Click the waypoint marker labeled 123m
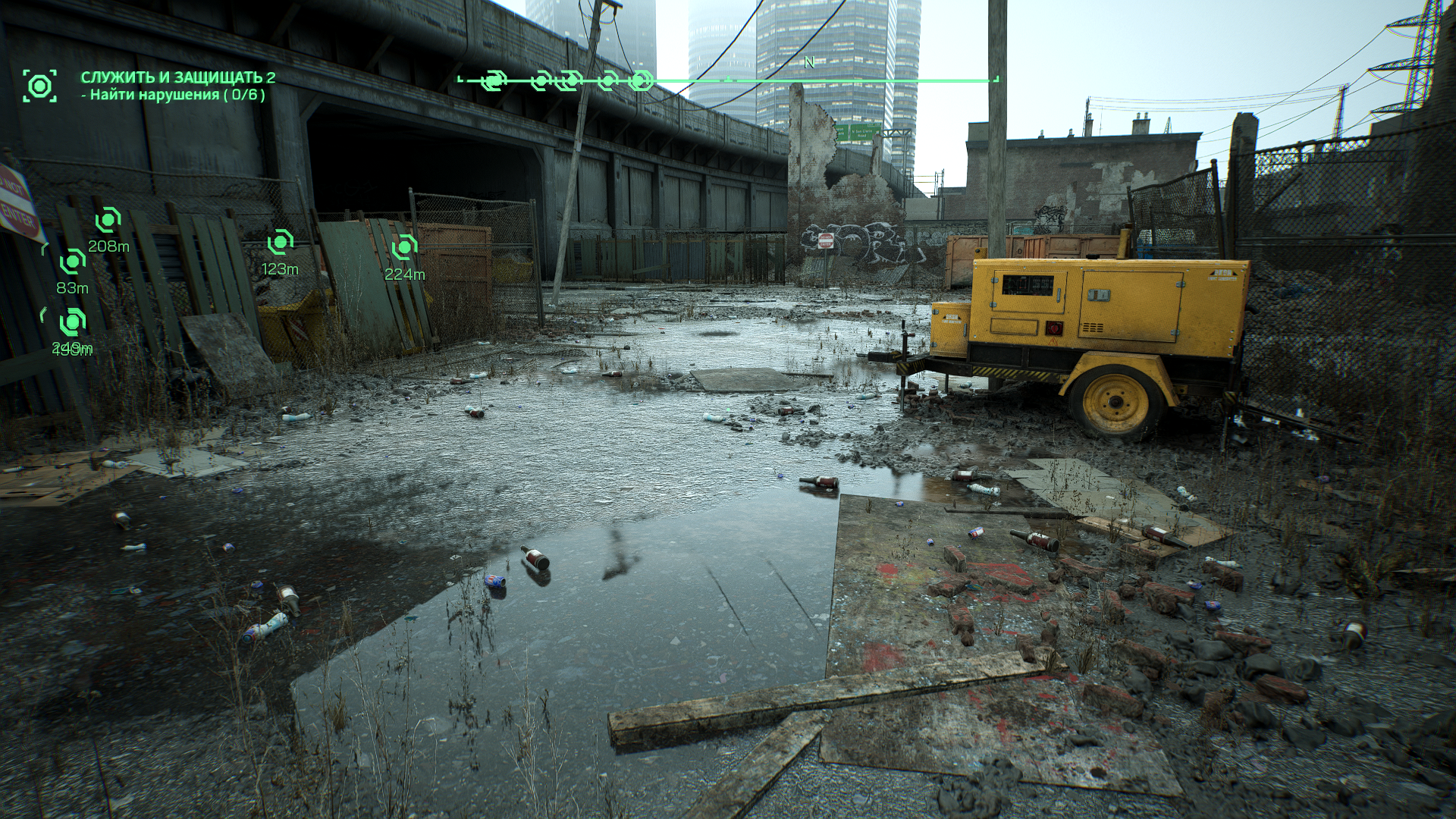The image size is (1456, 819). coord(280,243)
